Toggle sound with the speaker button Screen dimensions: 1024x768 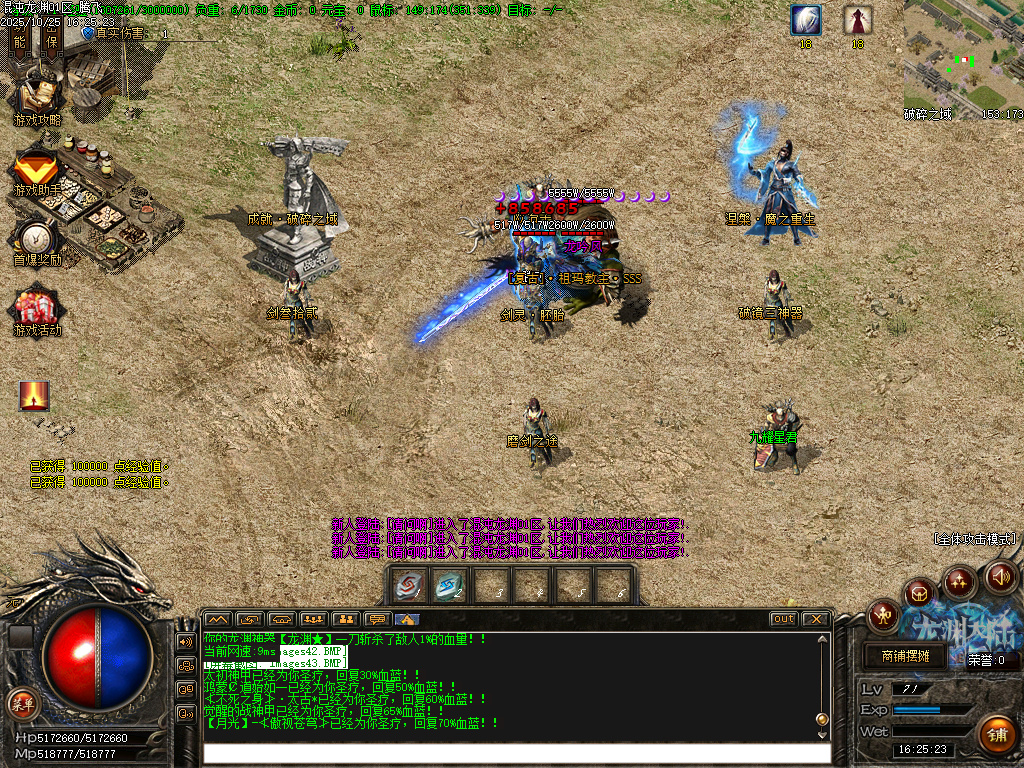pos(1000,576)
